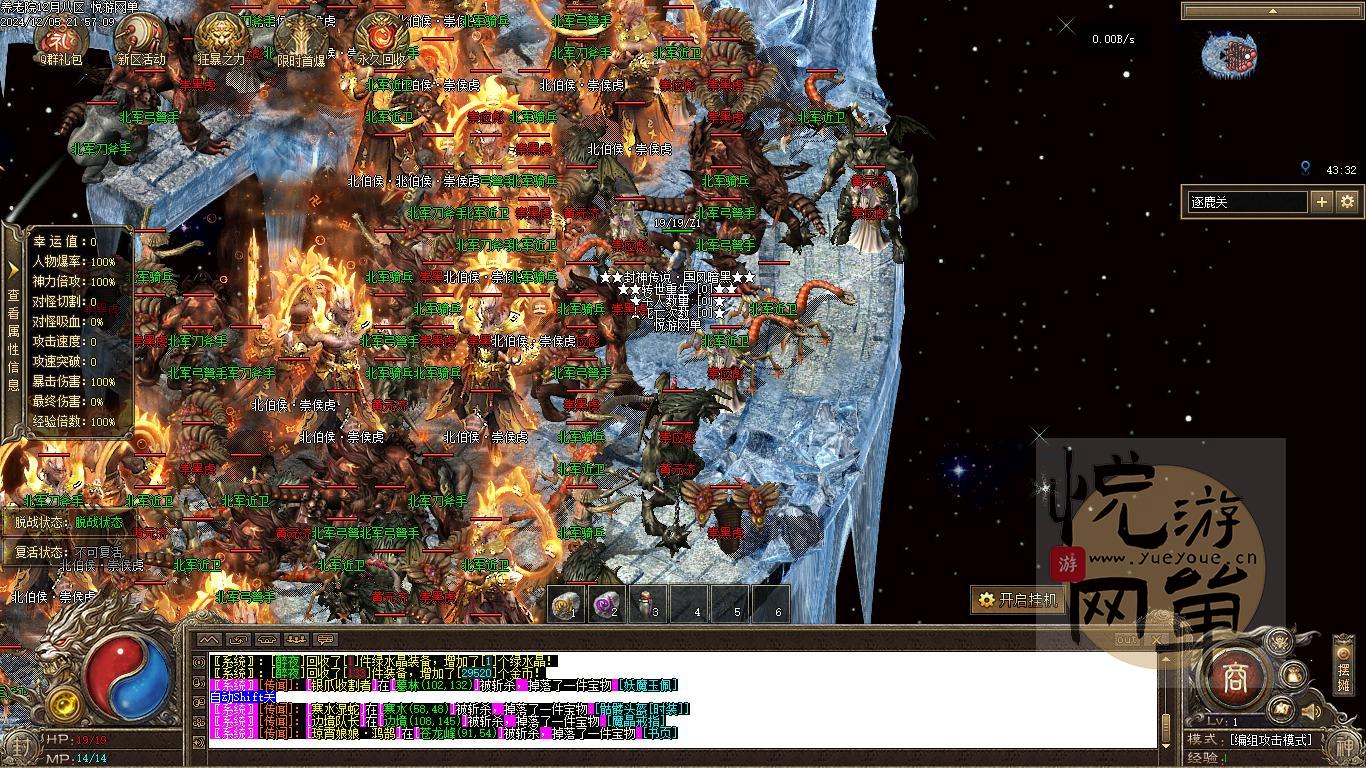
Task: Toggle the sound speaker icon
Action: click(x=1310, y=711)
